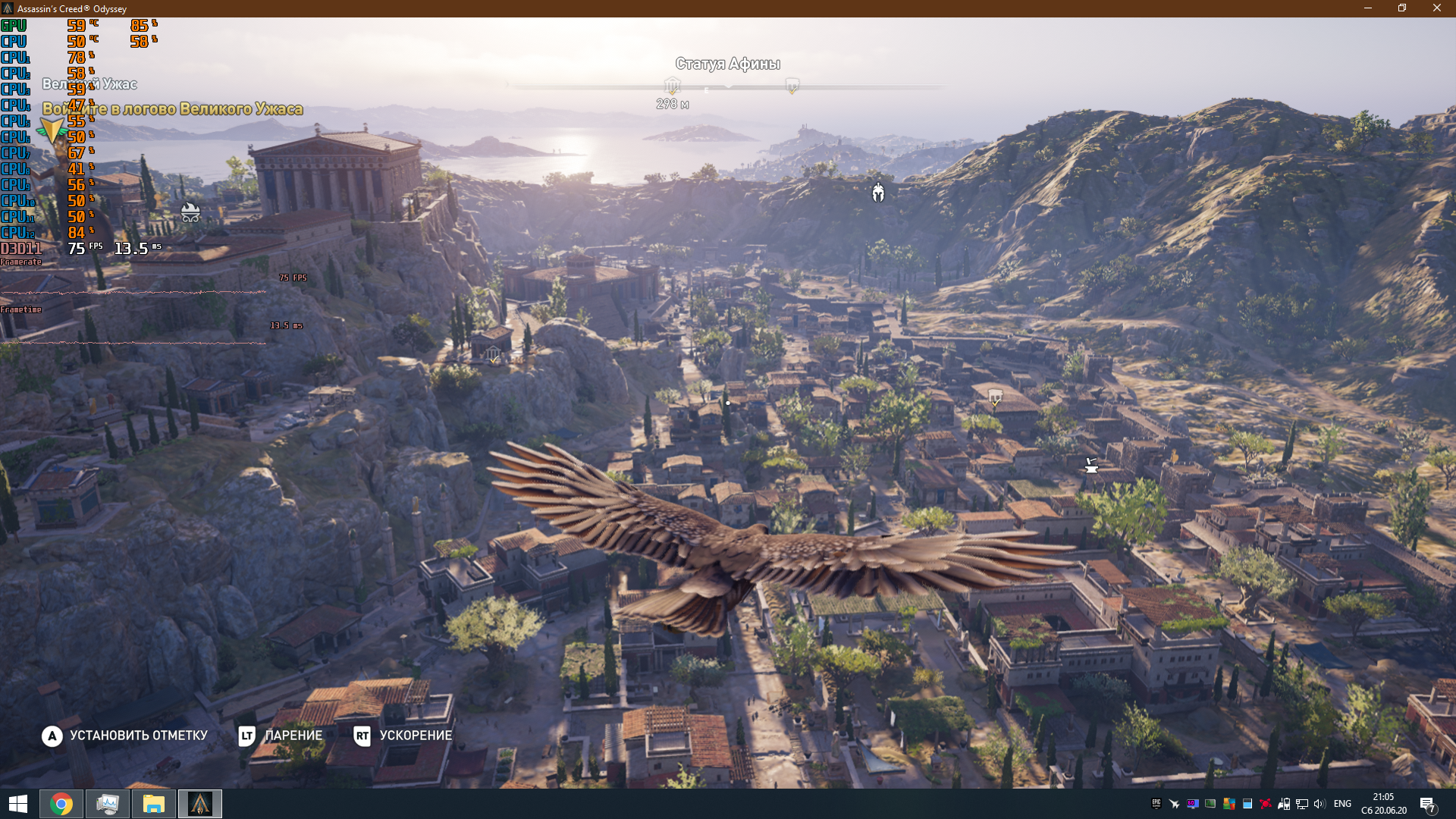This screenshot has width=1456, height=819.
Task: Select the ship marker near the temple
Action: pyautogui.click(x=190, y=212)
